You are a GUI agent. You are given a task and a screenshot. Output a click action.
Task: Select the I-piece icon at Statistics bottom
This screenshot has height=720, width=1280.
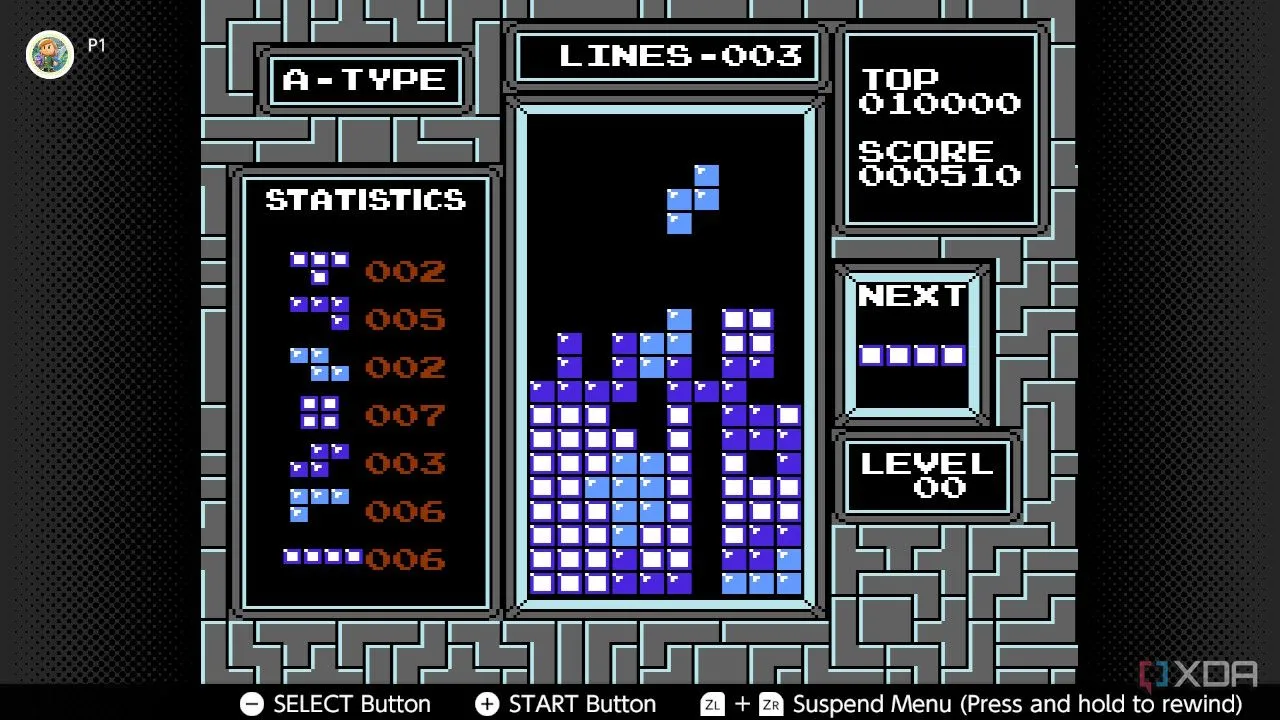323,557
